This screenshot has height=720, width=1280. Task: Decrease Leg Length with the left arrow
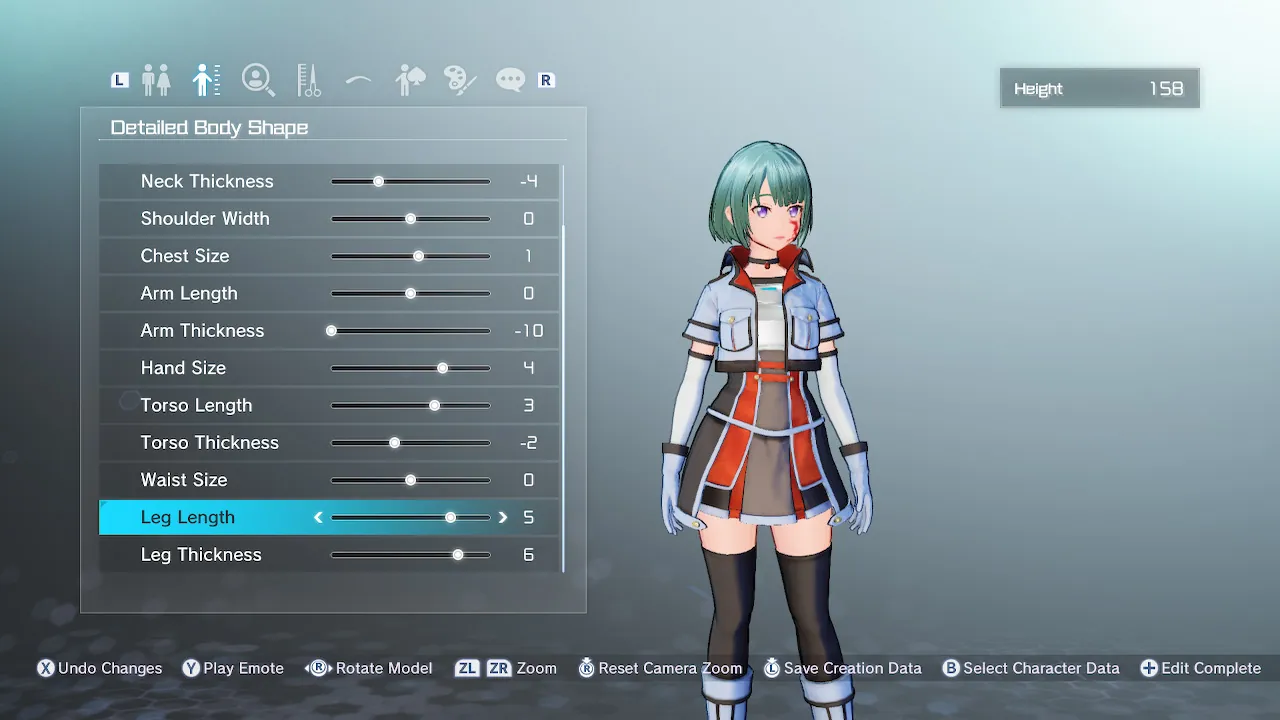317,517
